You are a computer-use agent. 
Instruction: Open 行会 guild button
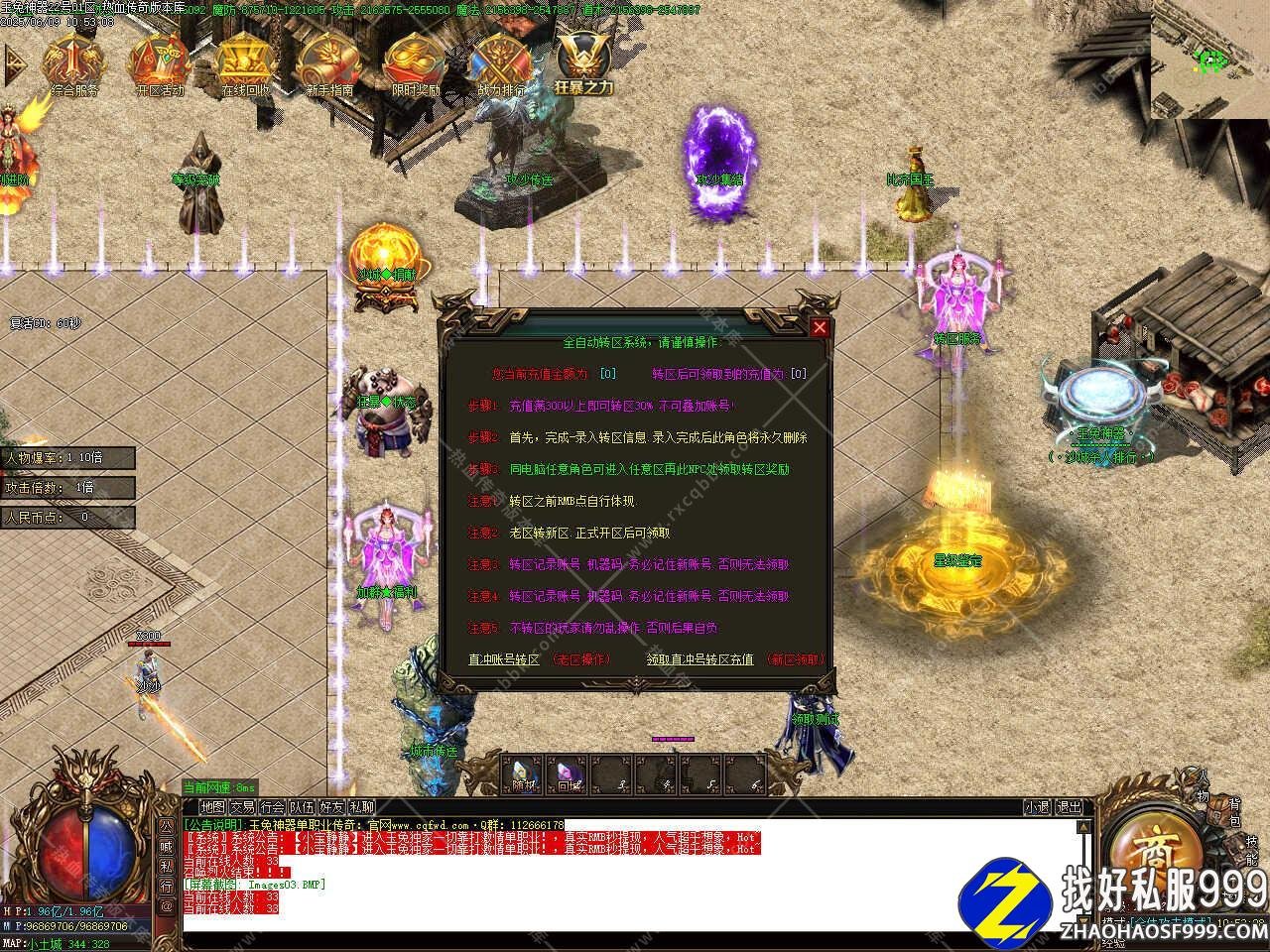272,807
